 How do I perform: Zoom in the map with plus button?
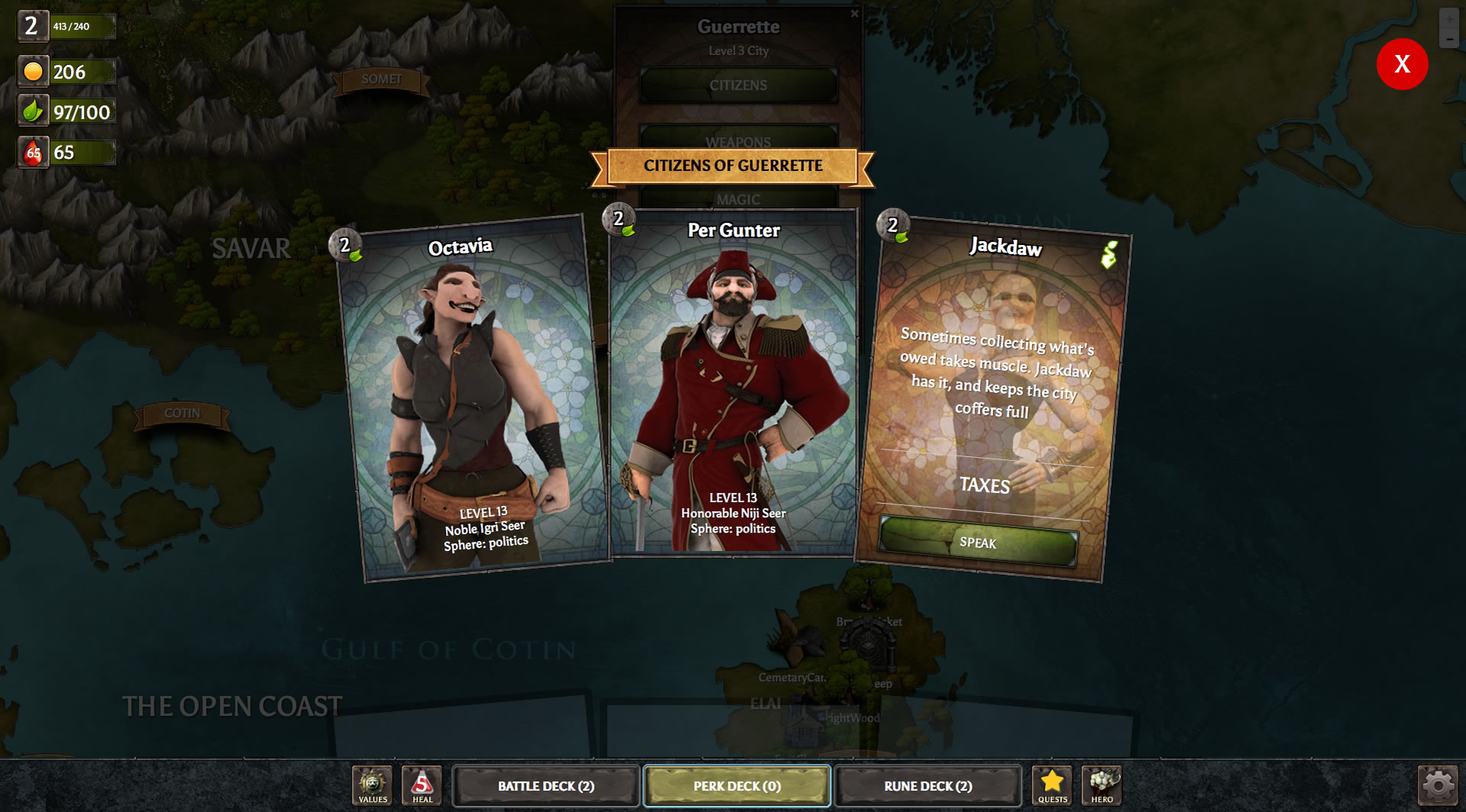coord(1449,19)
